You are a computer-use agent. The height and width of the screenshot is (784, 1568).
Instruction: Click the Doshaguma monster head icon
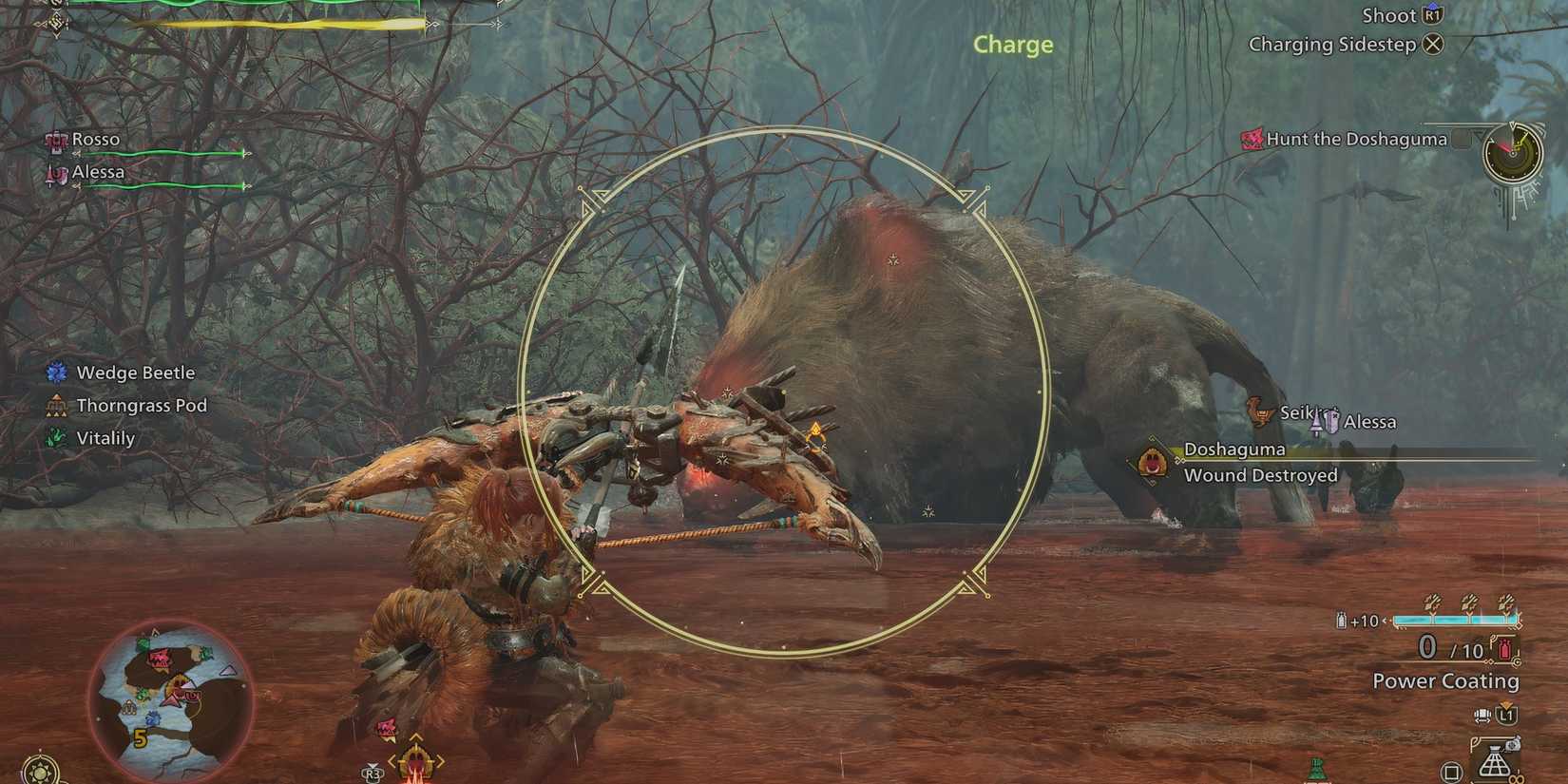[x=1153, y=460]
